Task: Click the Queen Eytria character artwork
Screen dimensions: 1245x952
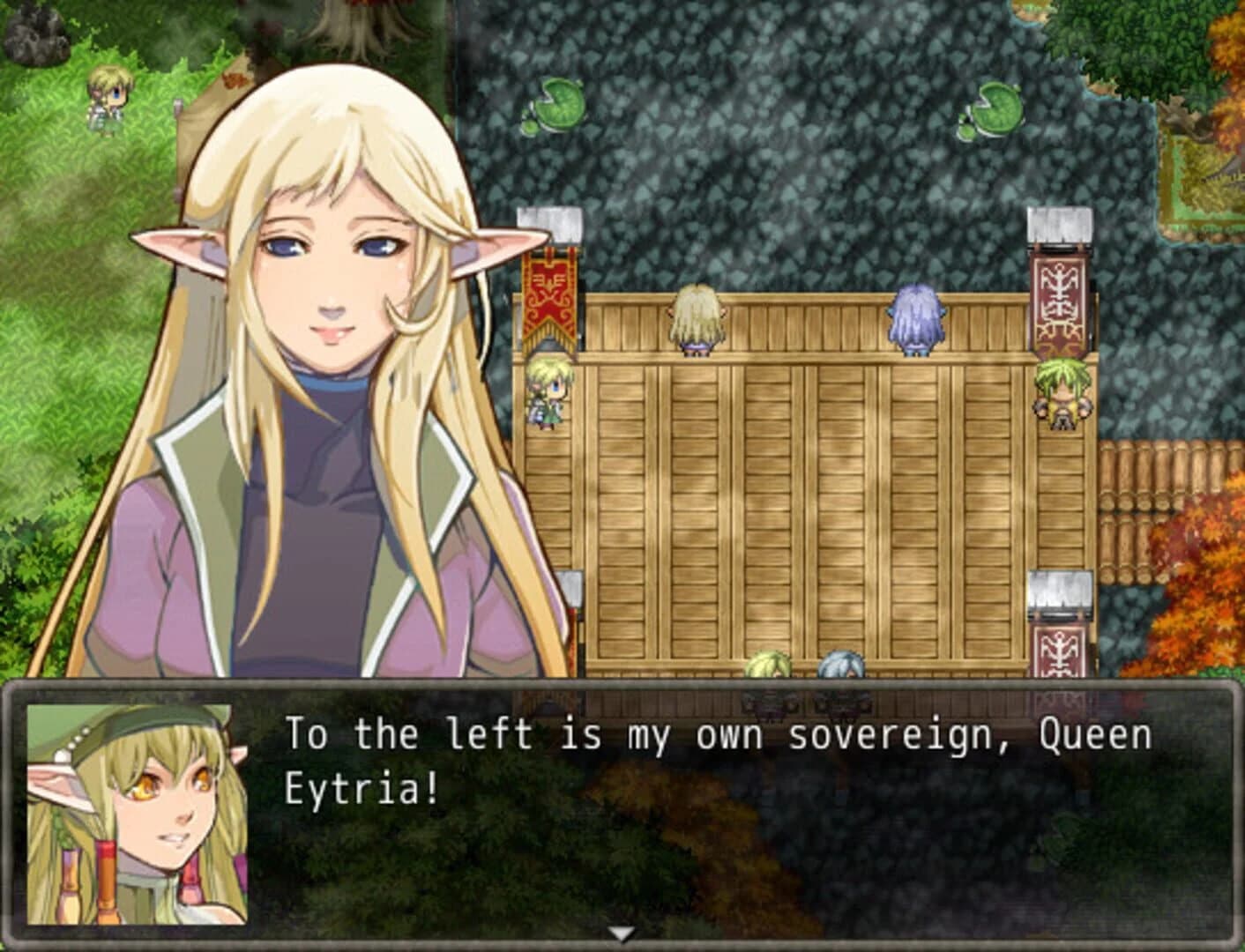Action: [335, 353]
